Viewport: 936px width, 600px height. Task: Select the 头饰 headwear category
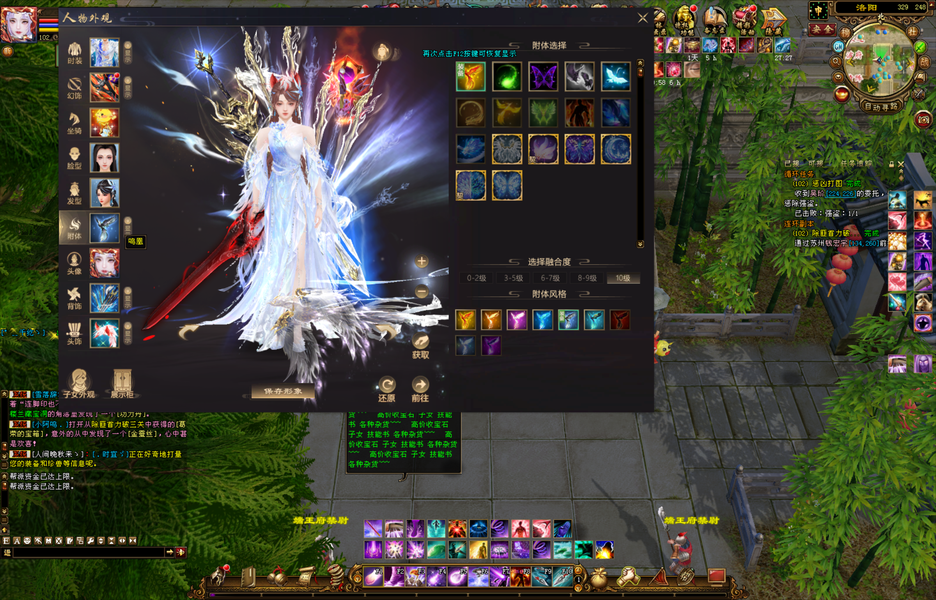point(75,332)
